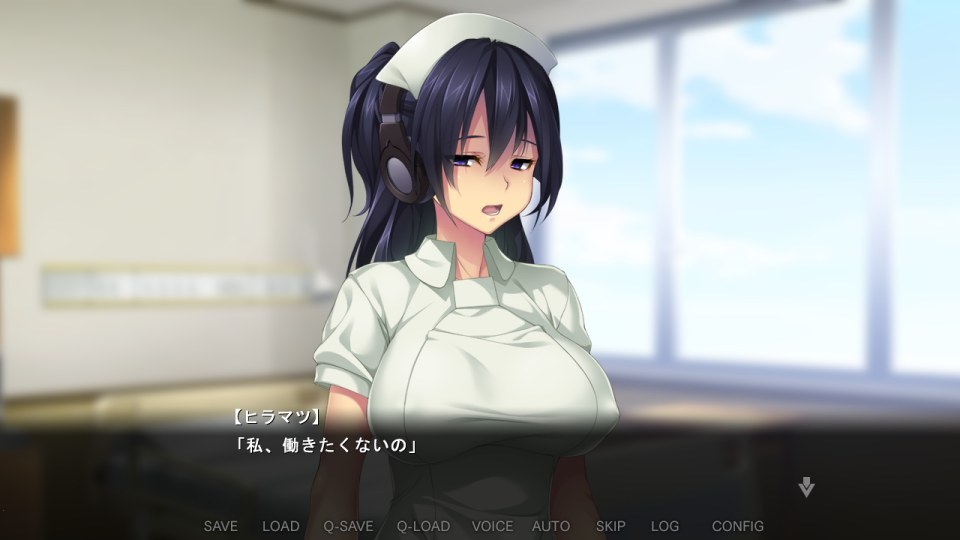The width and height of the screenshot is (960, 540).
Task: Activate SKIP mode
Action: pos(611,526)
